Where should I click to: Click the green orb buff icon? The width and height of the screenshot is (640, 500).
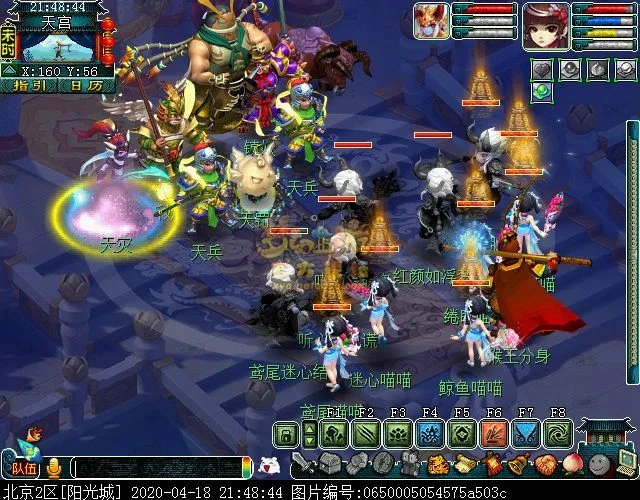pos(541,91)
